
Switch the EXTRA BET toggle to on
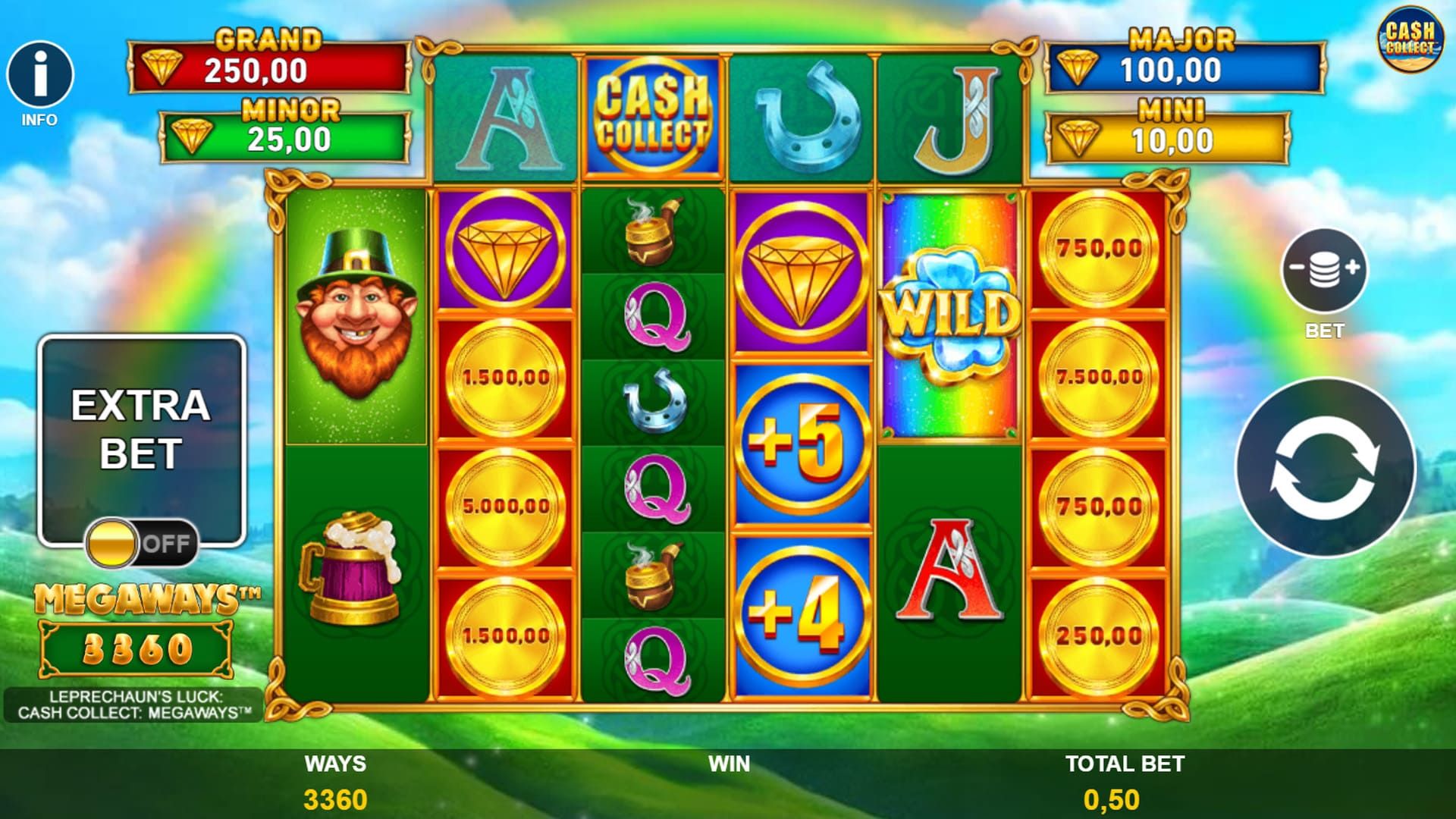[x=141, y=542]
